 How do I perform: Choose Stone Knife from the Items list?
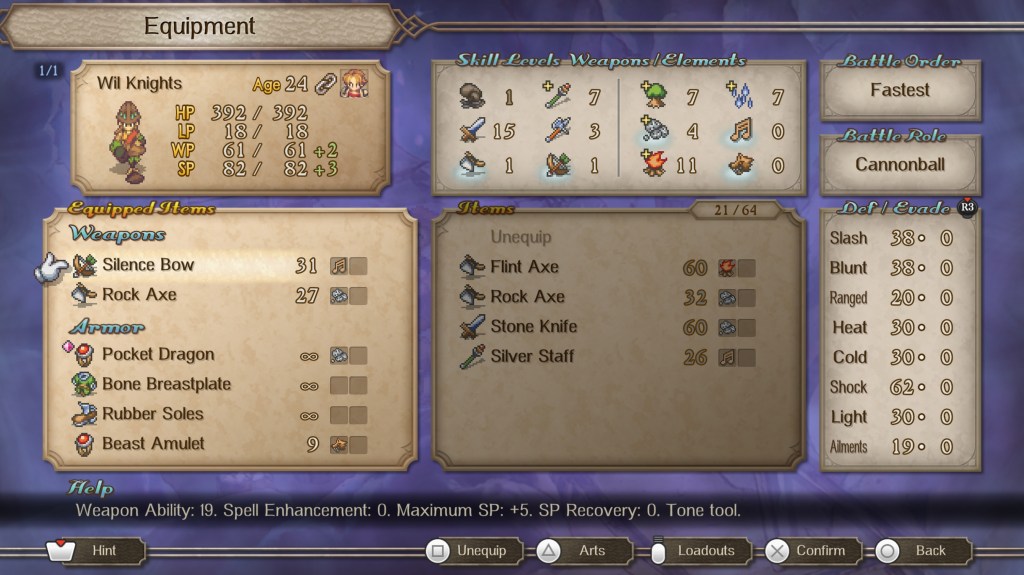533,326
